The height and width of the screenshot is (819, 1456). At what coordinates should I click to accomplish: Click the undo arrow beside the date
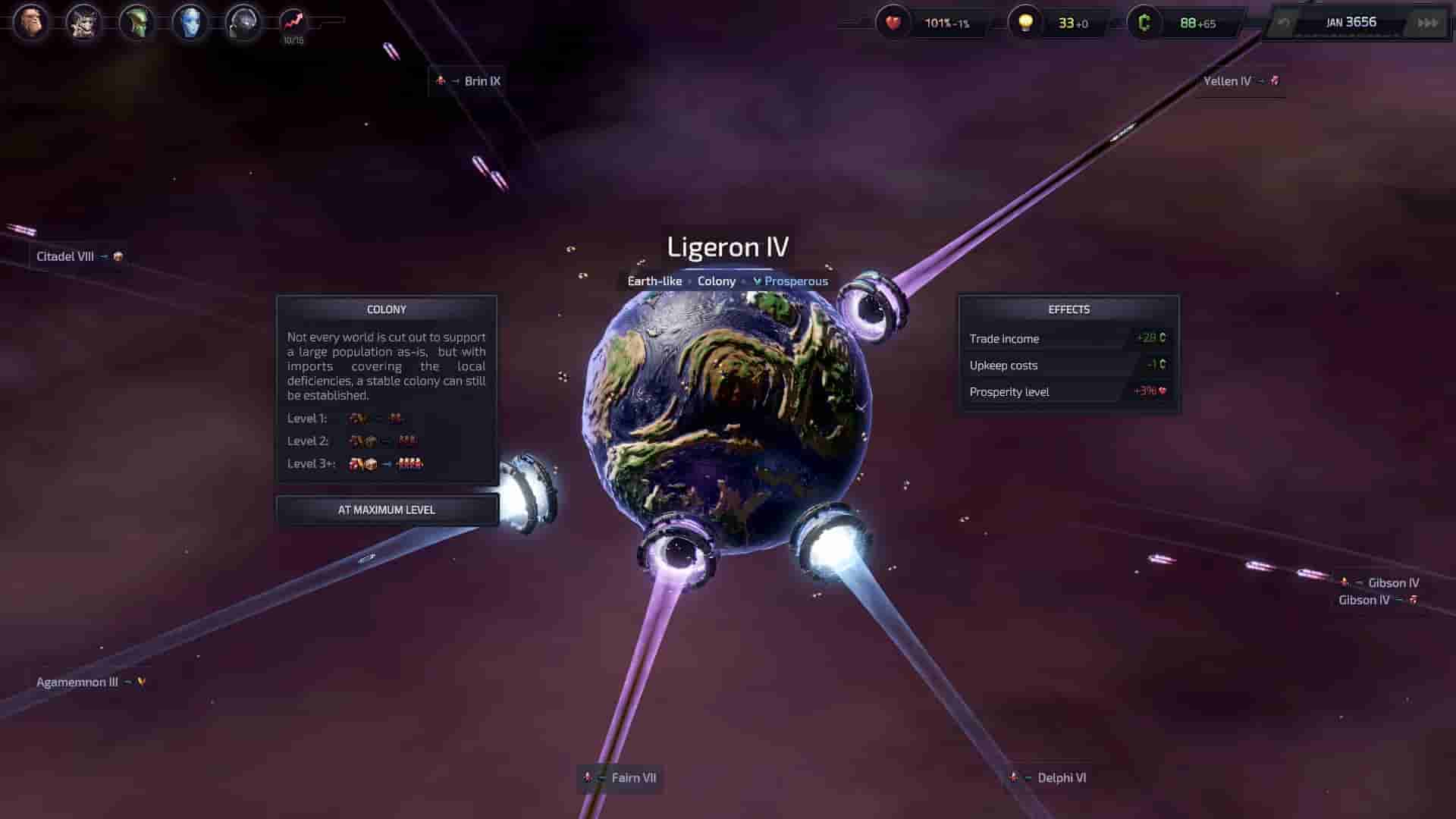1283,23
